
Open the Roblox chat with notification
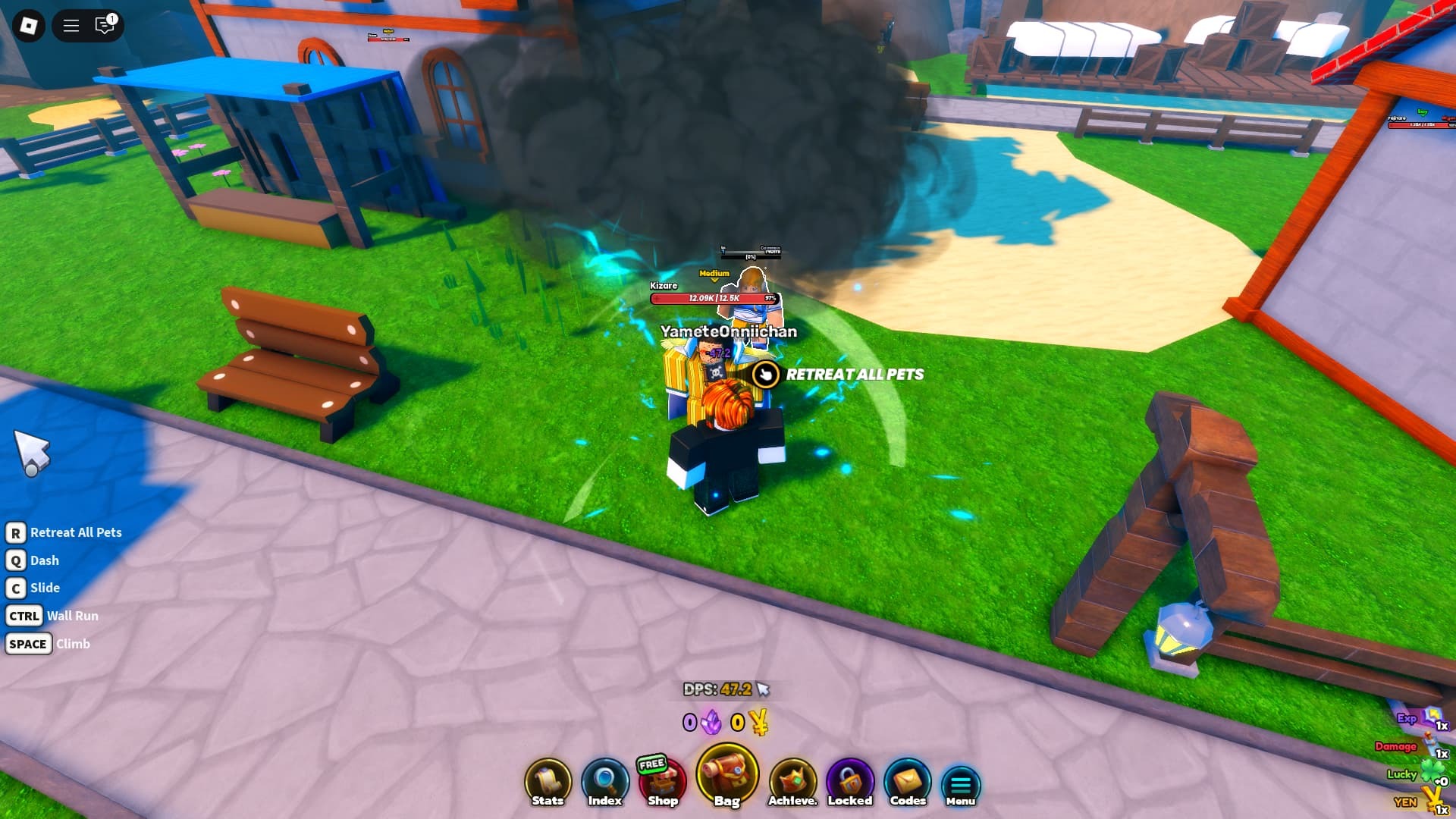point(105,26)
